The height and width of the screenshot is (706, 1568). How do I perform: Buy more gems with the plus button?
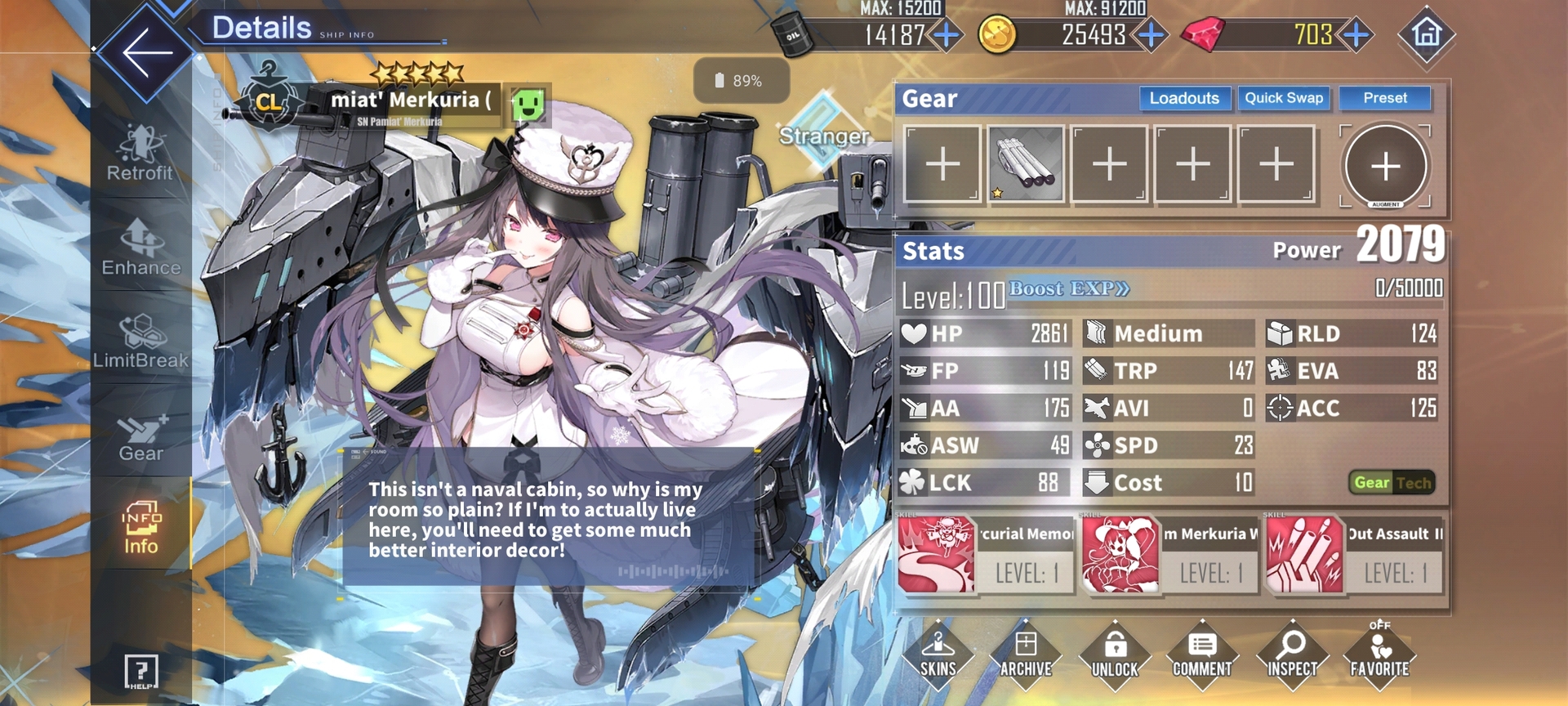tap(1356, 35)
